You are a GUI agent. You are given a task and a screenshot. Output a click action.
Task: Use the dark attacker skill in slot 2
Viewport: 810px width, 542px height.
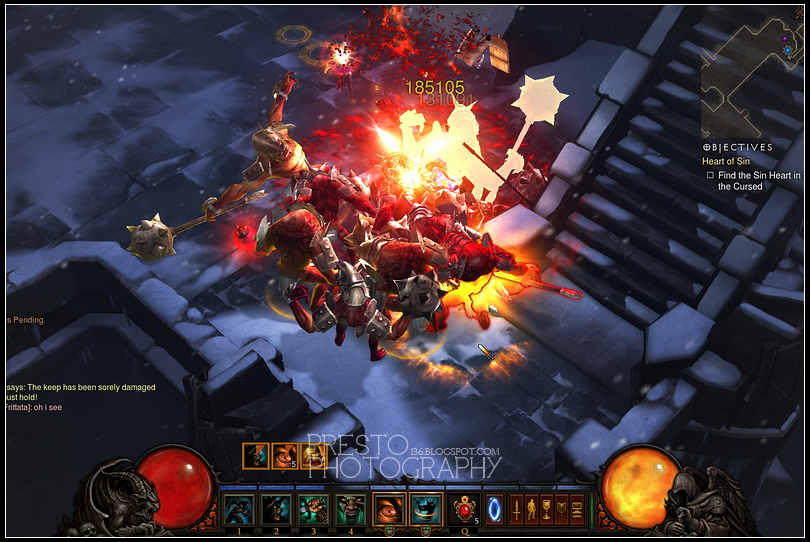click(x=276, y=509)
